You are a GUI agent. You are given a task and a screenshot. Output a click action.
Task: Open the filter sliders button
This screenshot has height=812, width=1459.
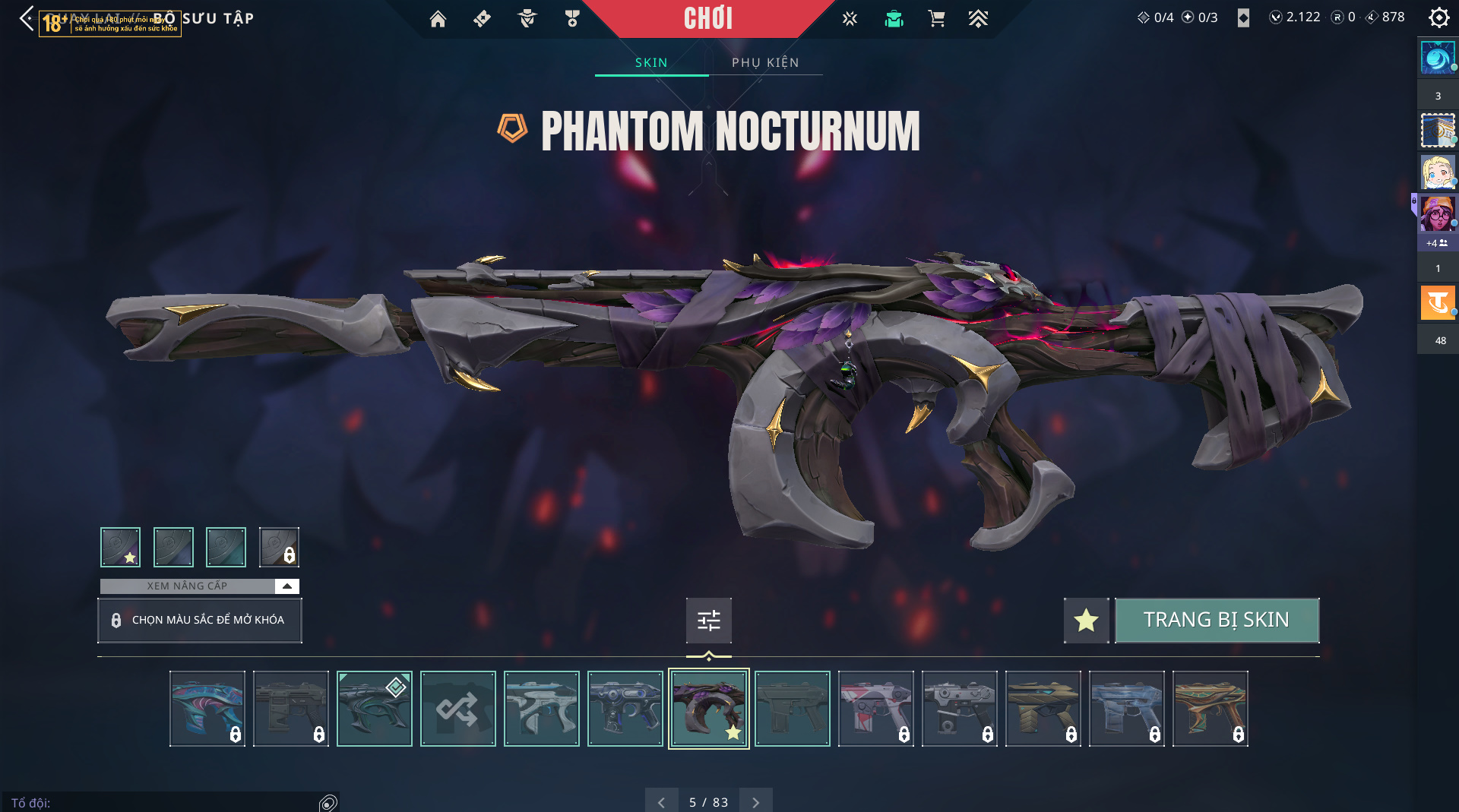(708, 621)
